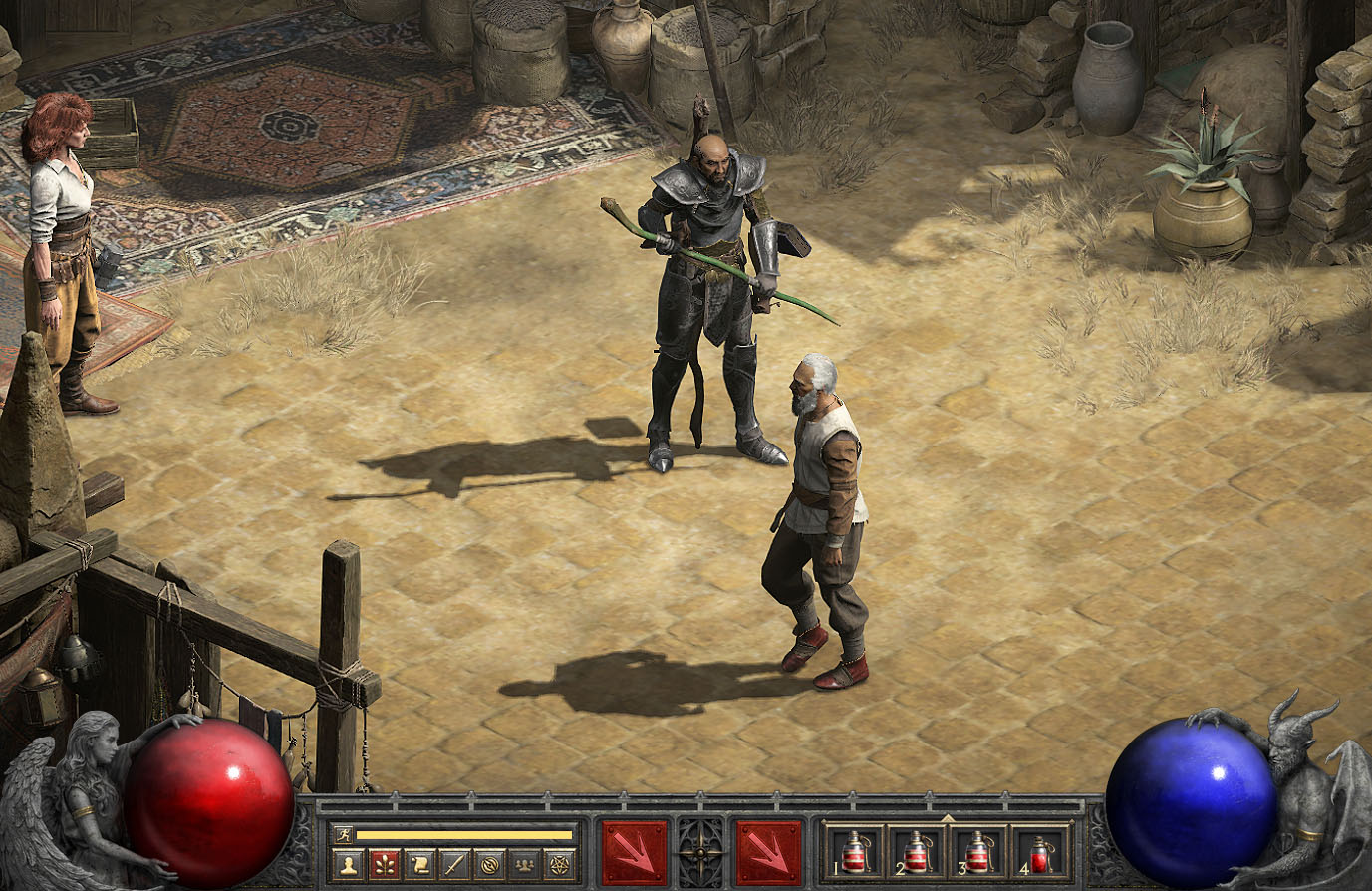1372x891 pixels.
Task: Expand the belt with the arrow above potions
Action: [947, 817]
